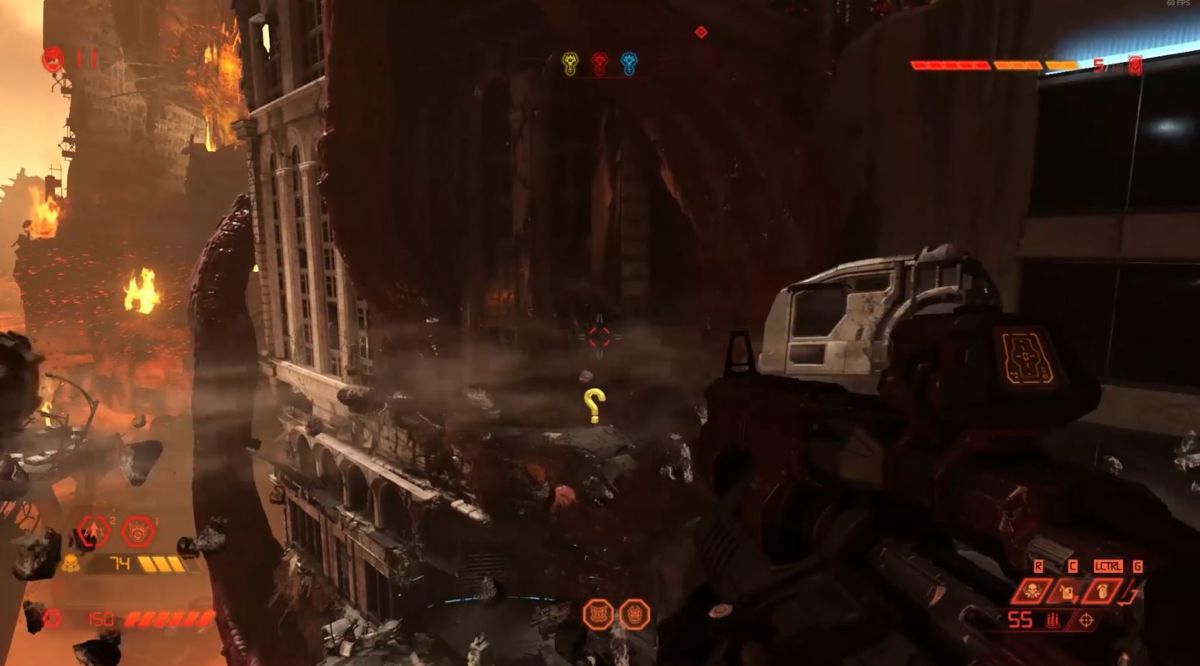Select the red skull key icon
The image size is (1200, 666).
pos(599,64)
